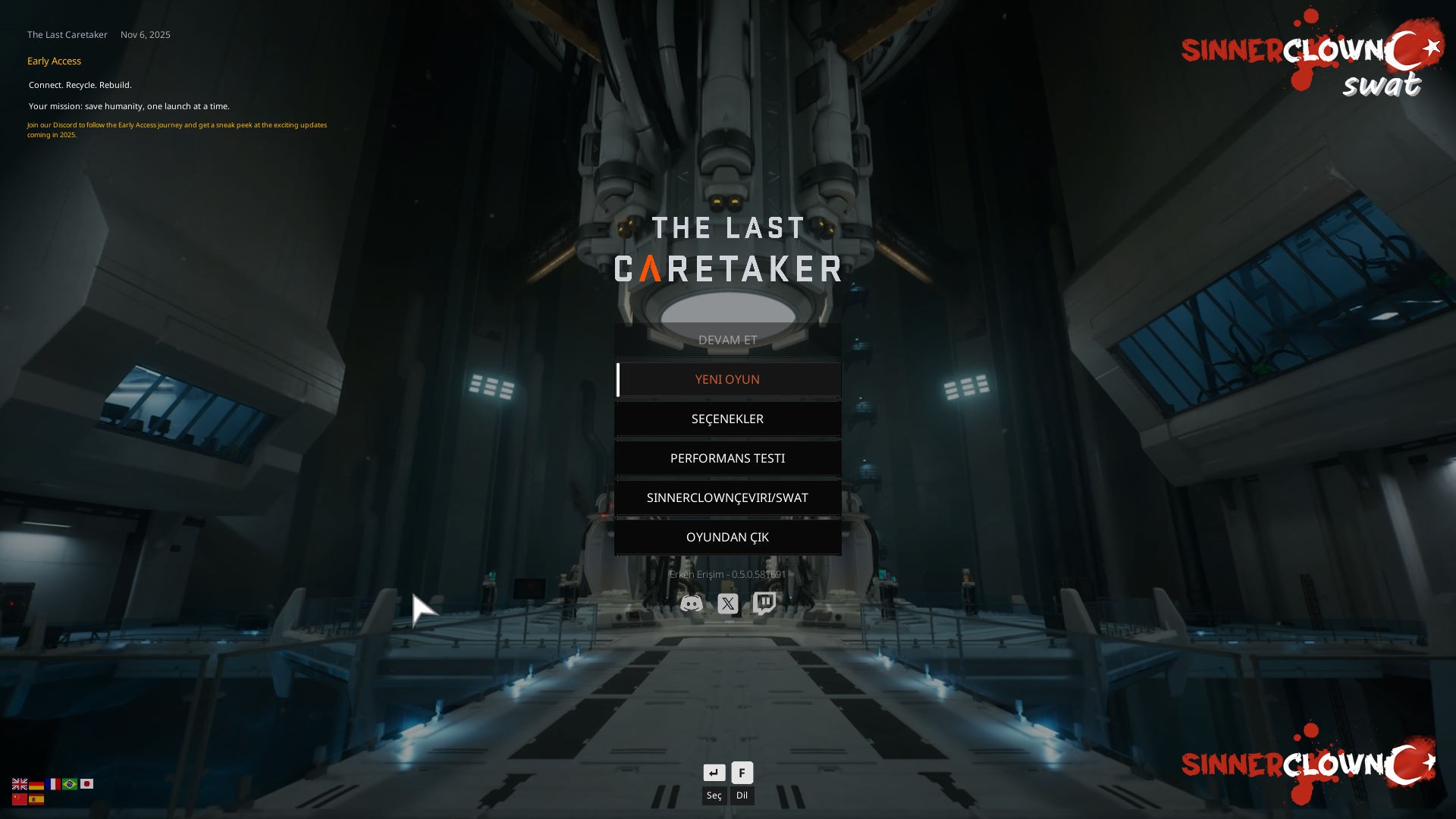Select the French language flag
This screenshot has width=1456, height=819.
tap(53, 784)
